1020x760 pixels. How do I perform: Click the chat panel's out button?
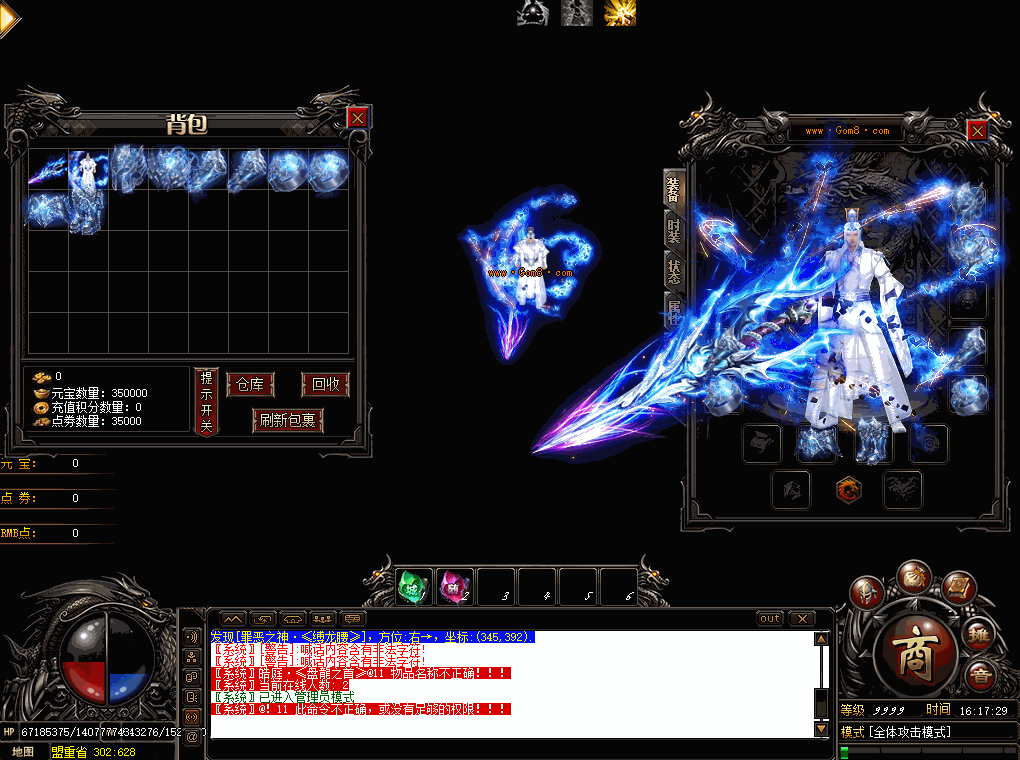769,618
